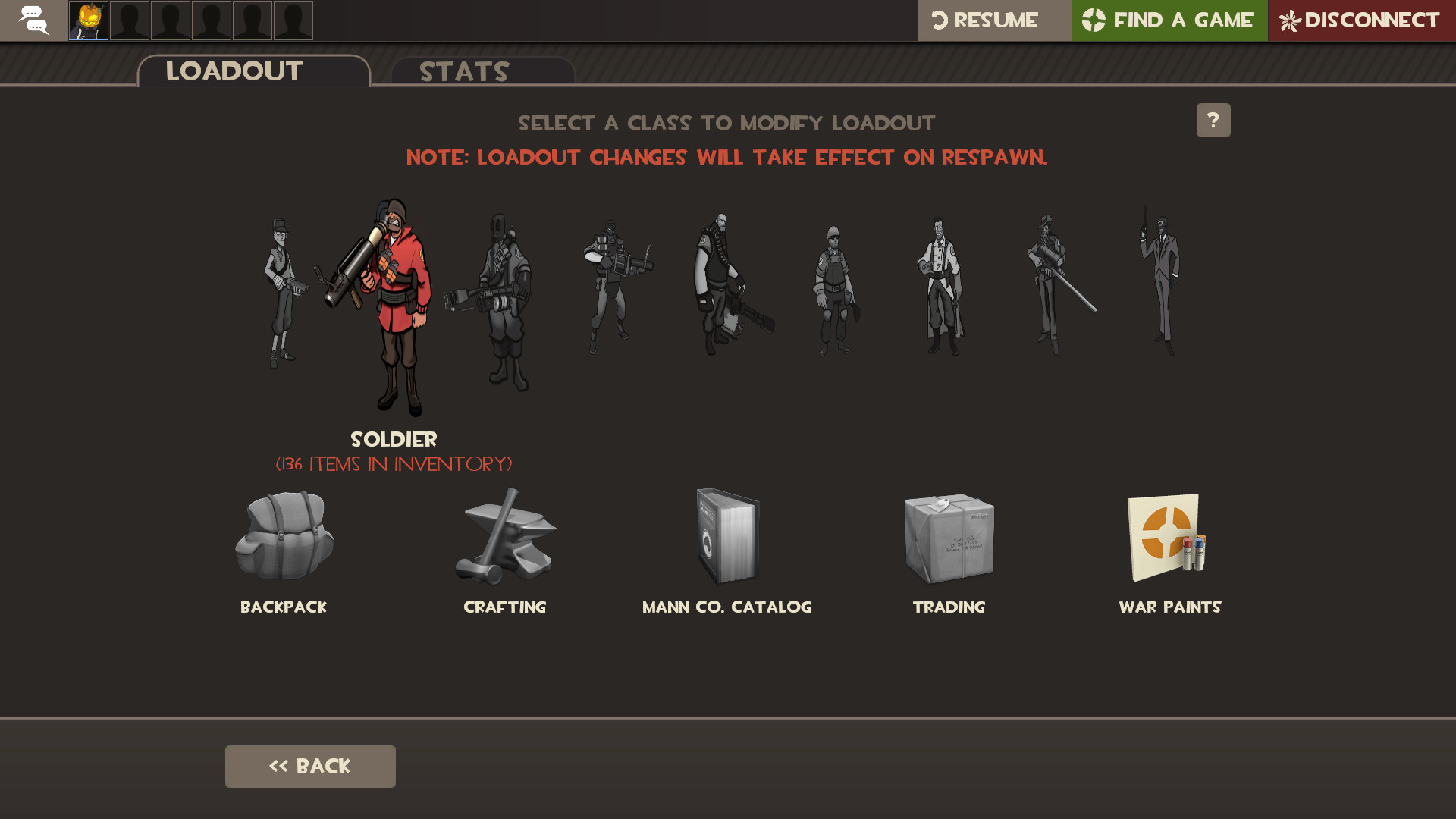Open the Crafting anvil menu
Image resolution: width=1456 pixels, height=819 pixels.
click(504, 538)
